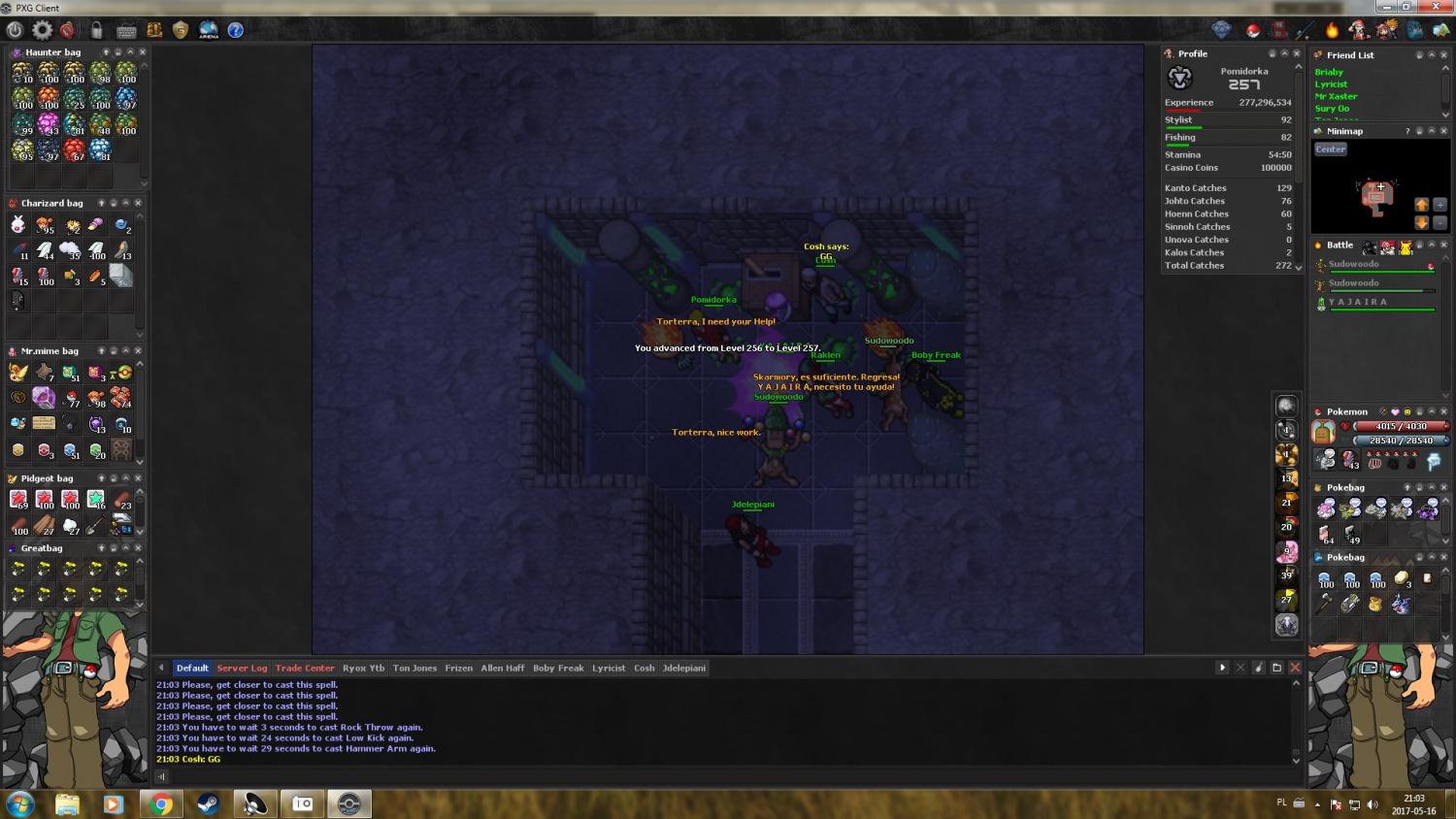
Task: Open the Trade Center chat tab
Action: click(305, 668)
